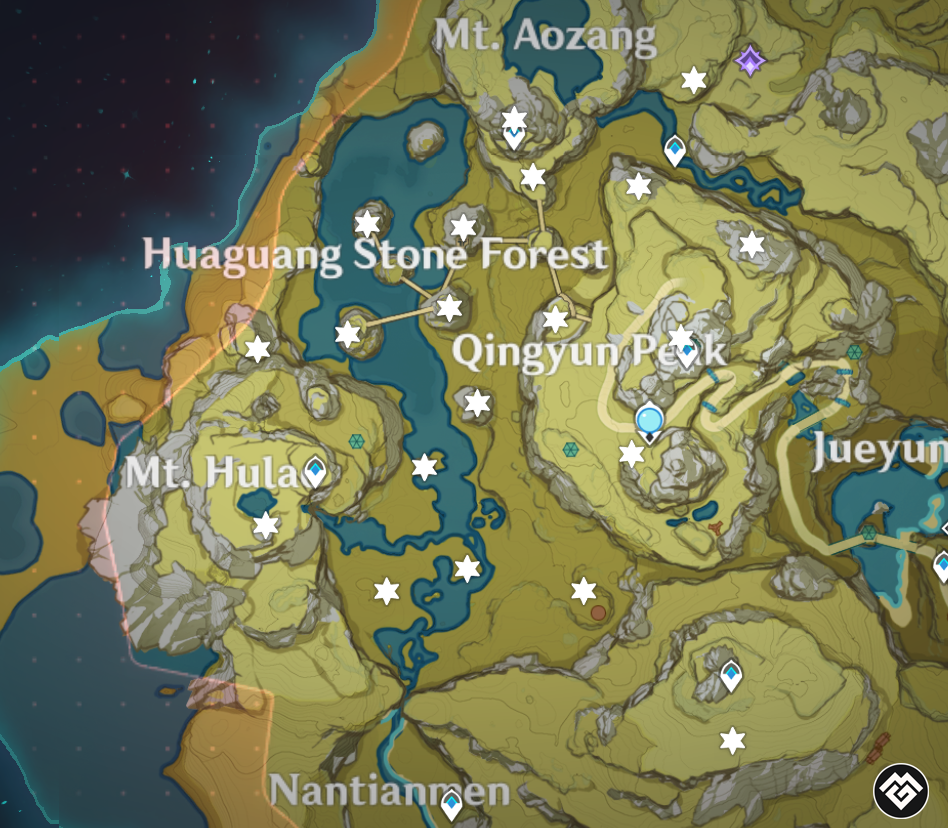Click the star marker nearest the purple domain
Image resolution: width=948 pixels, height=828 pixels.
click(694, 80)
